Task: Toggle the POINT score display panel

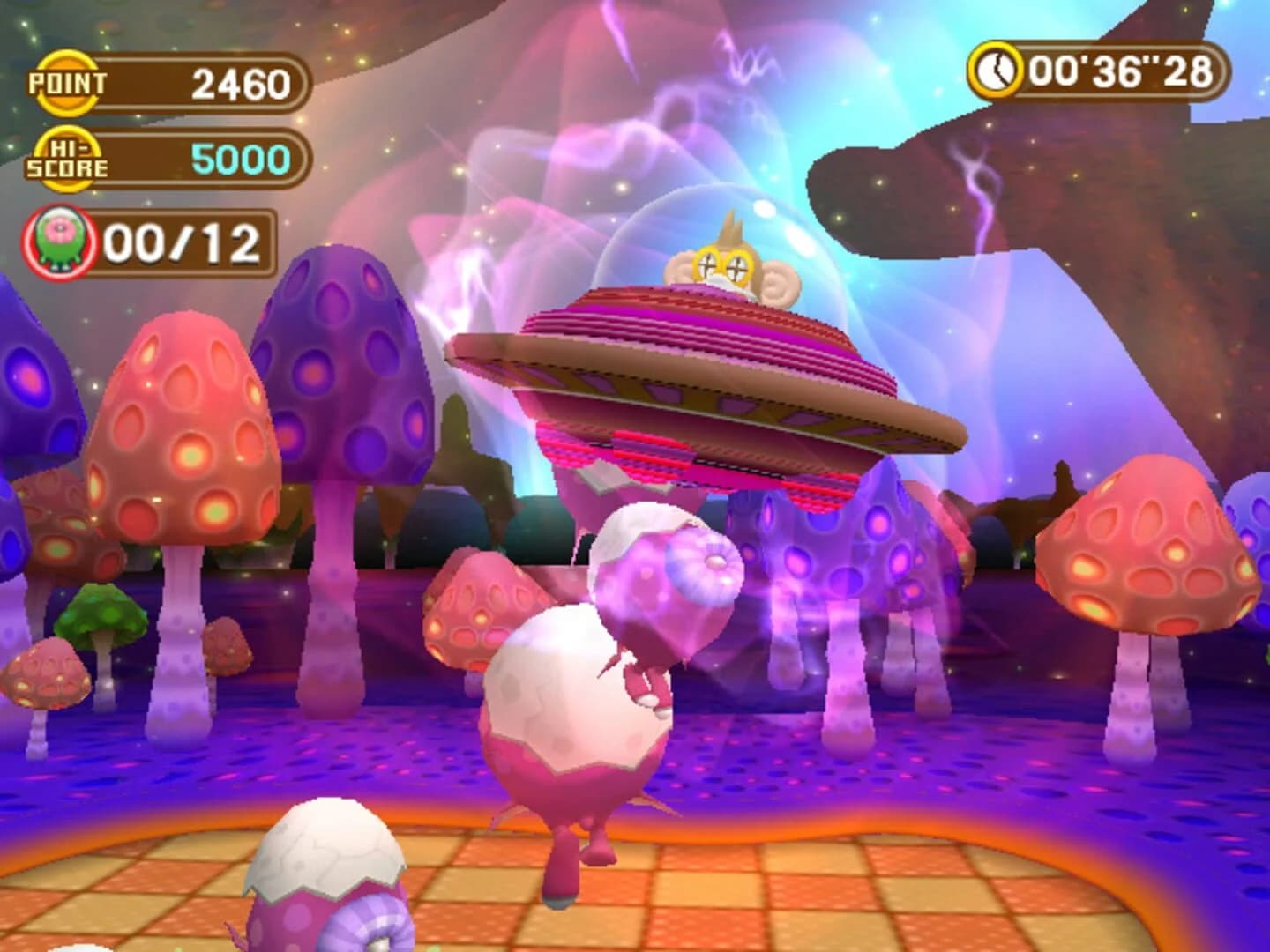Action: 176,85
